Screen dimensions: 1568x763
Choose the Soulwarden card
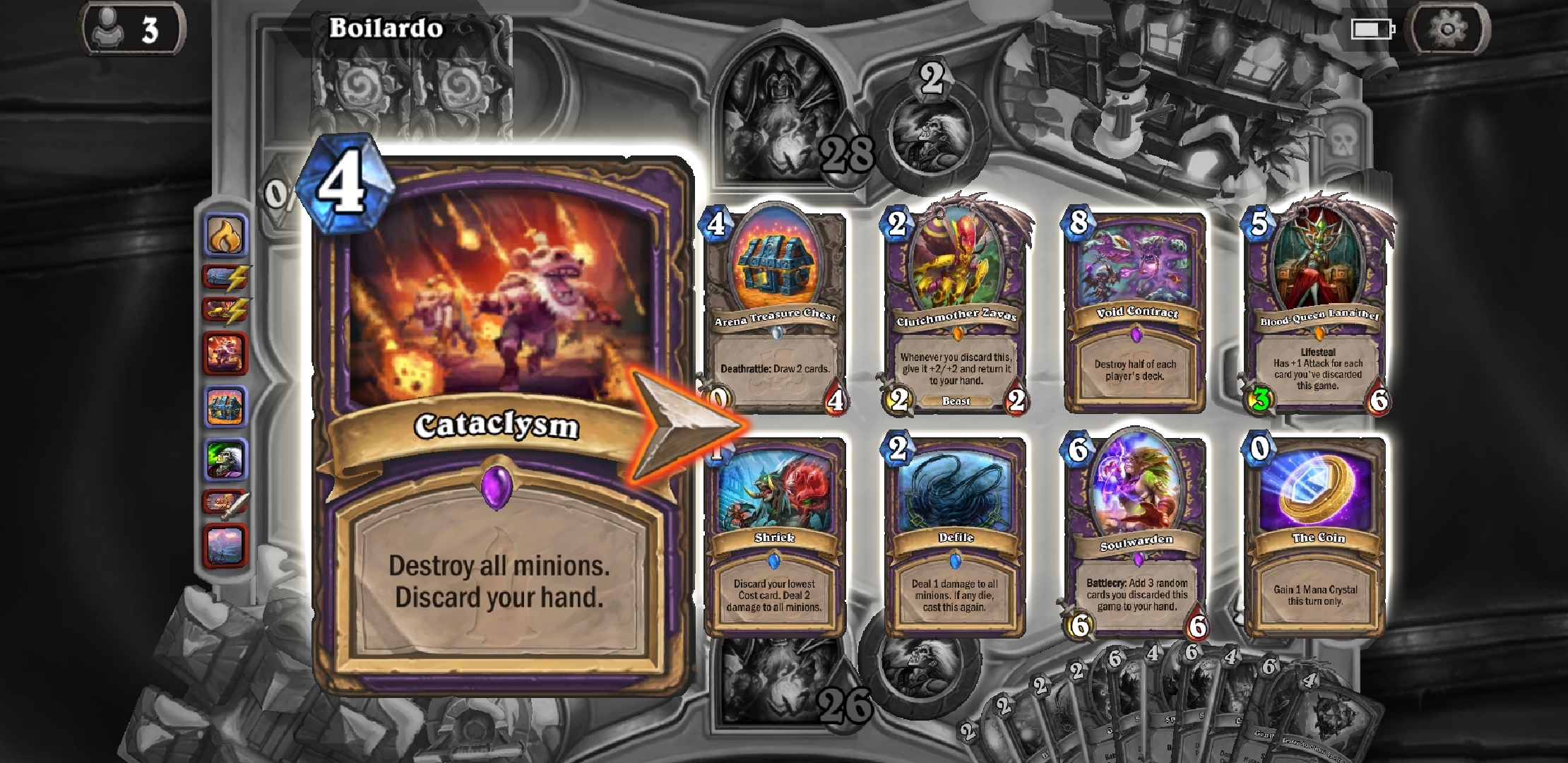[1134, 537]
